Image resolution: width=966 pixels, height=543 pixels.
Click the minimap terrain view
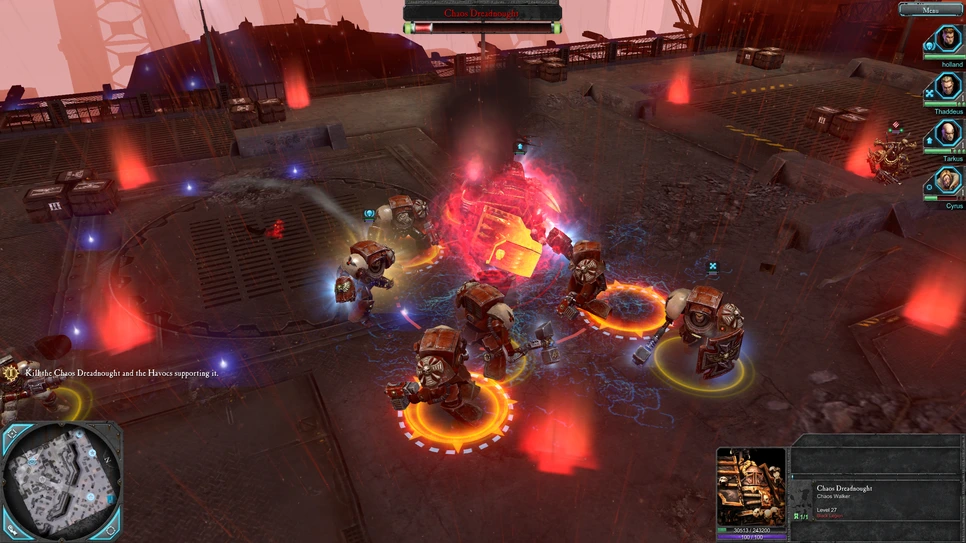pyautogui.click(x=60, y=481)
